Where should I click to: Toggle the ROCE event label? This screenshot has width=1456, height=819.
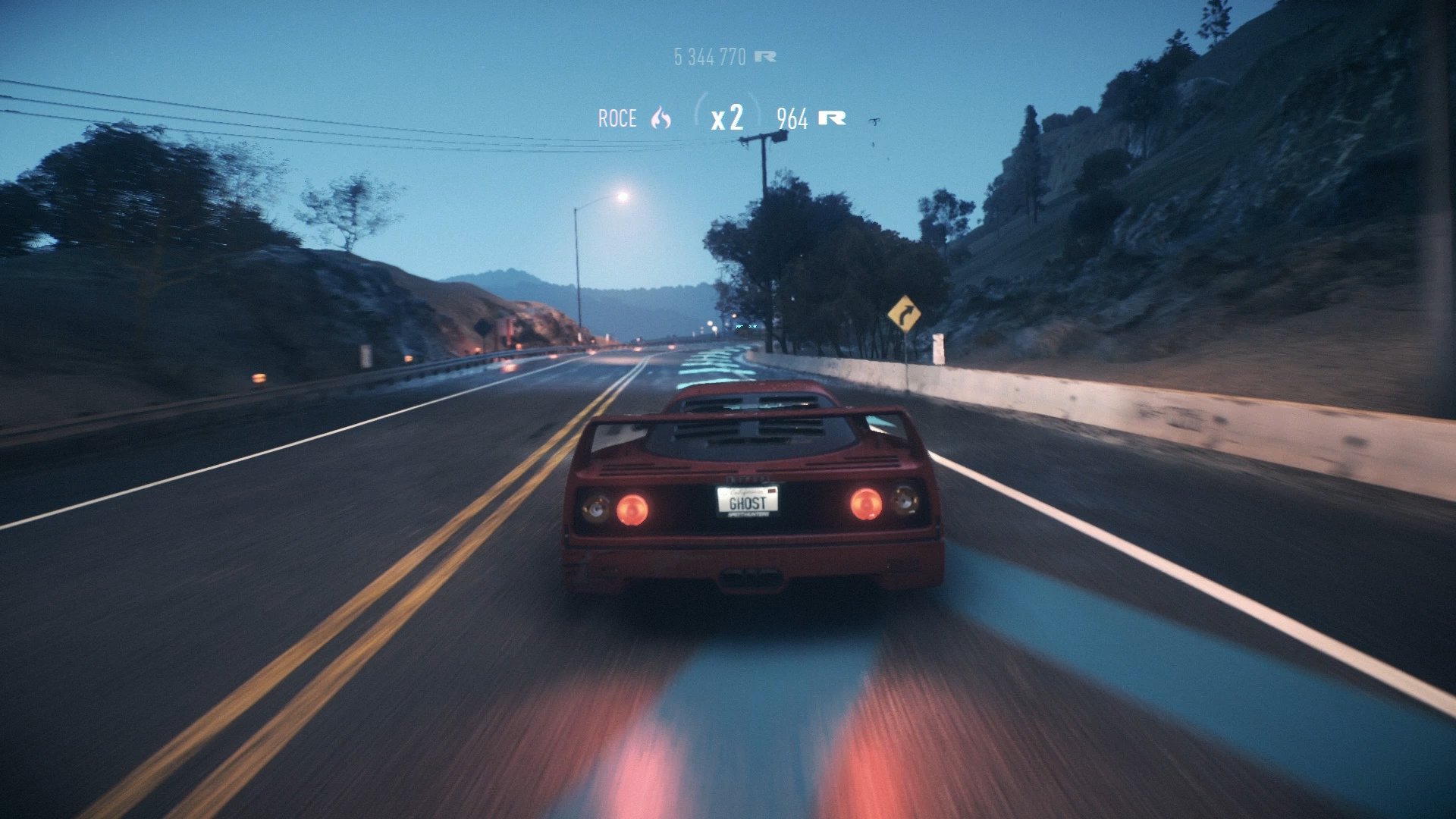click(617, 118)
